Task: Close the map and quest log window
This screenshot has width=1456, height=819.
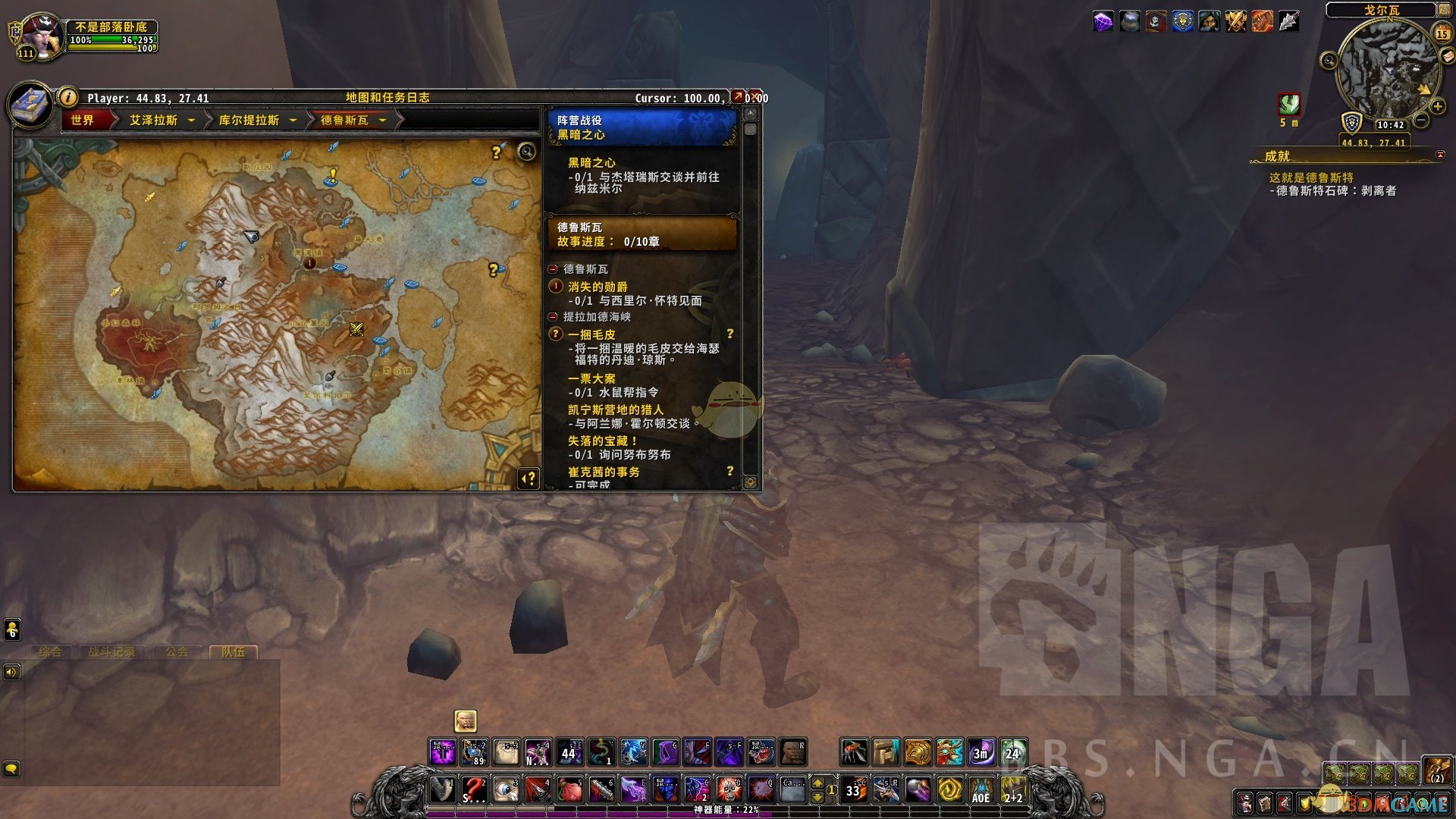Action: click(756, 97)
